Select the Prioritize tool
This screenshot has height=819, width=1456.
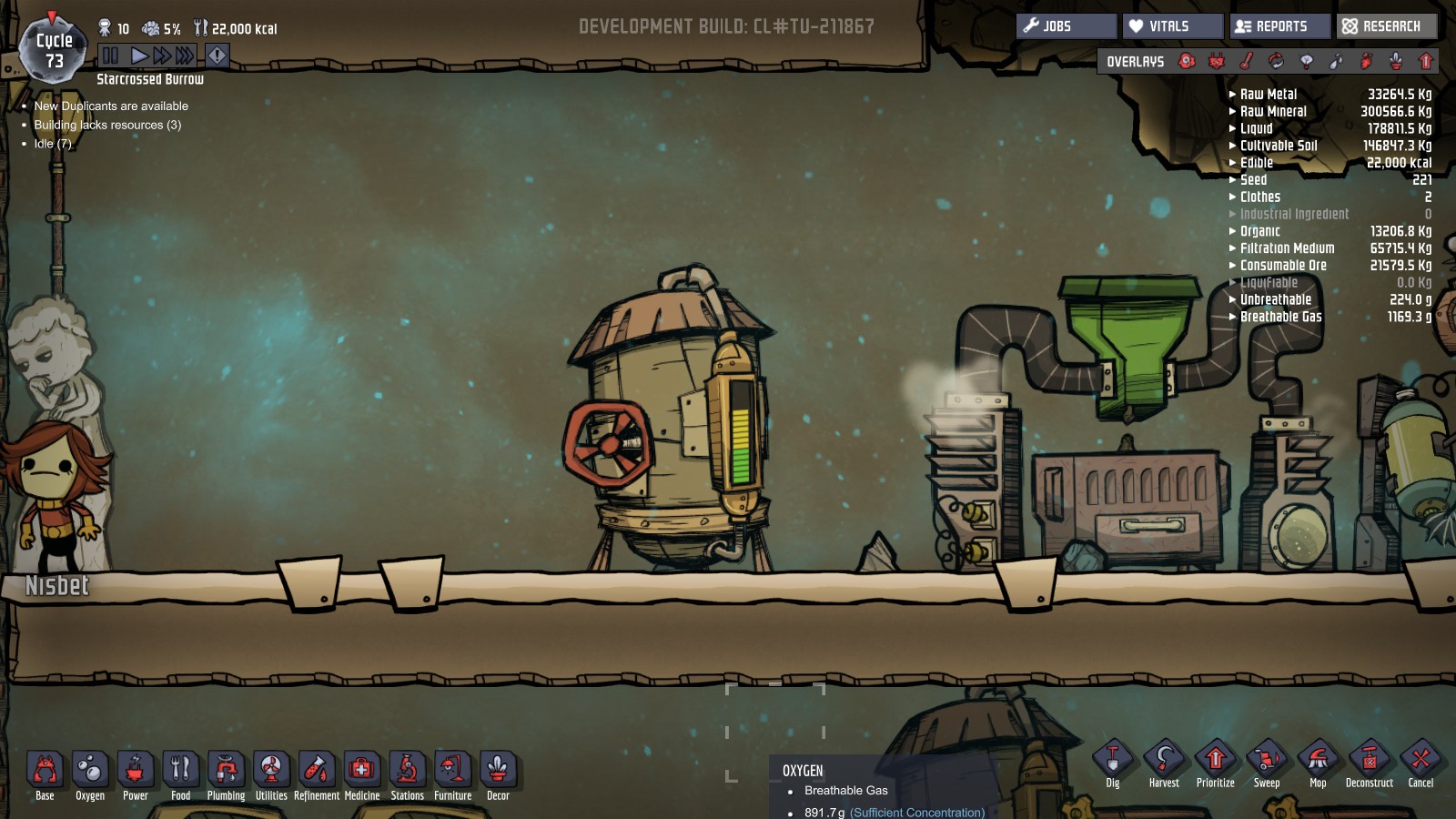tap(1215, 760)
